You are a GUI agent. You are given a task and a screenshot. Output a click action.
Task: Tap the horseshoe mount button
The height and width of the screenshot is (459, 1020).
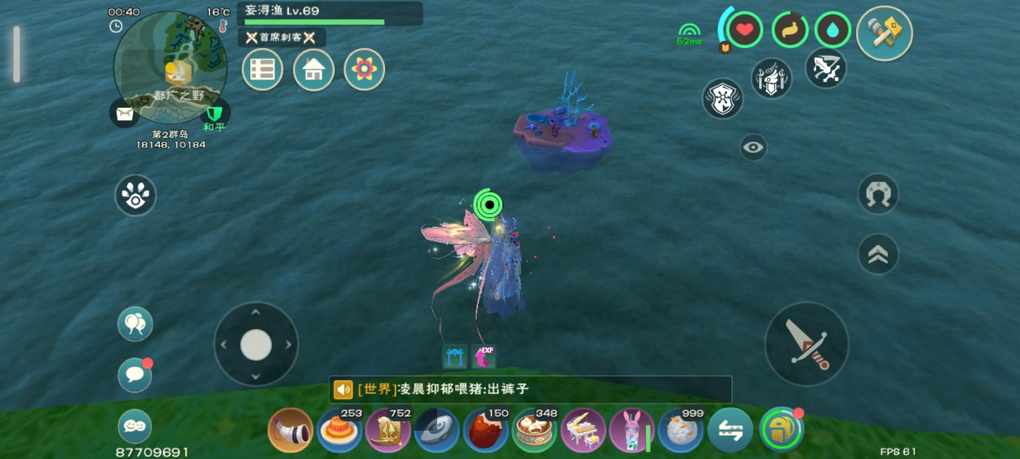click(878, 194)
